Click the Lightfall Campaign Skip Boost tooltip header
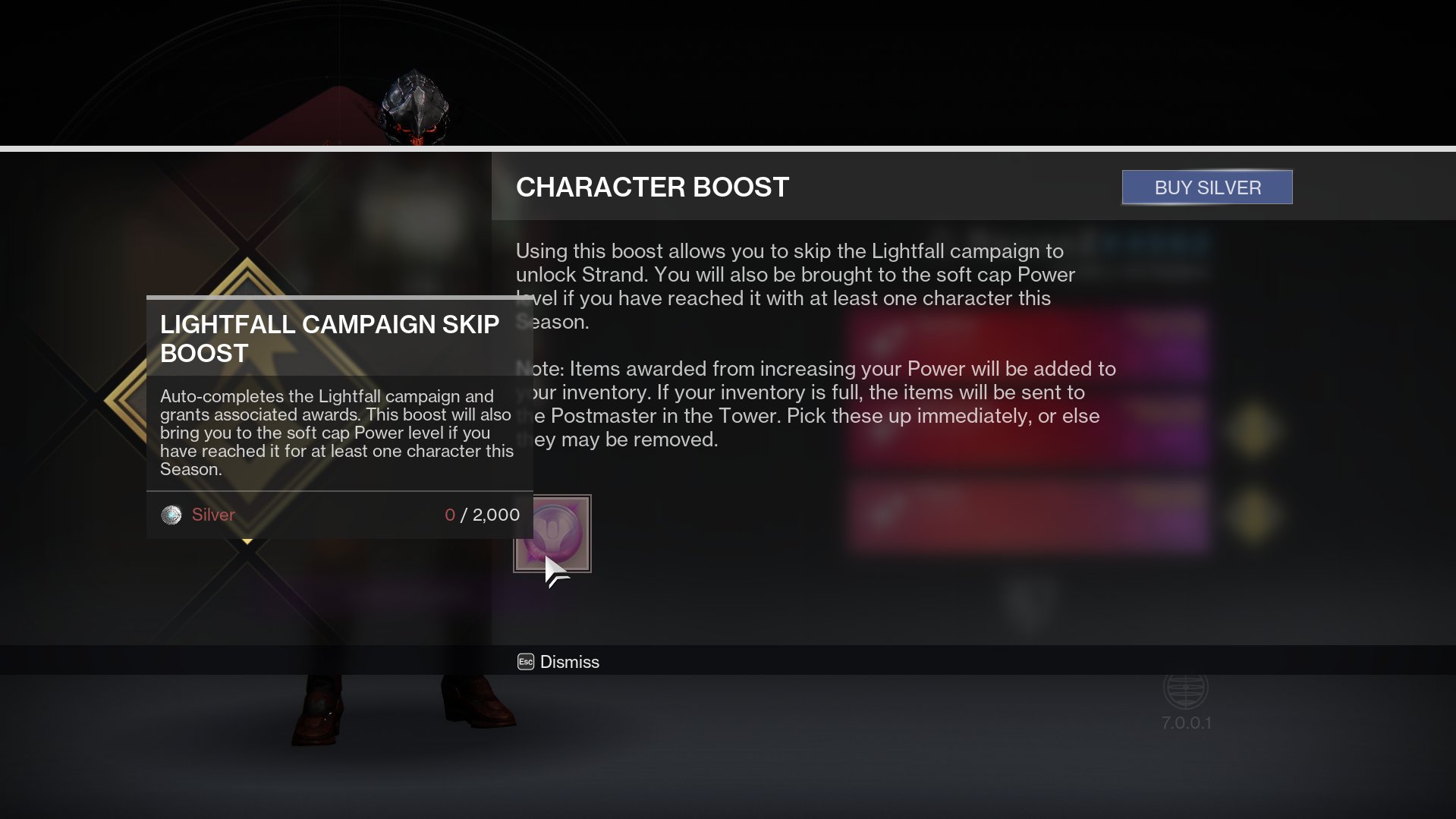 [x=329, y=339]
